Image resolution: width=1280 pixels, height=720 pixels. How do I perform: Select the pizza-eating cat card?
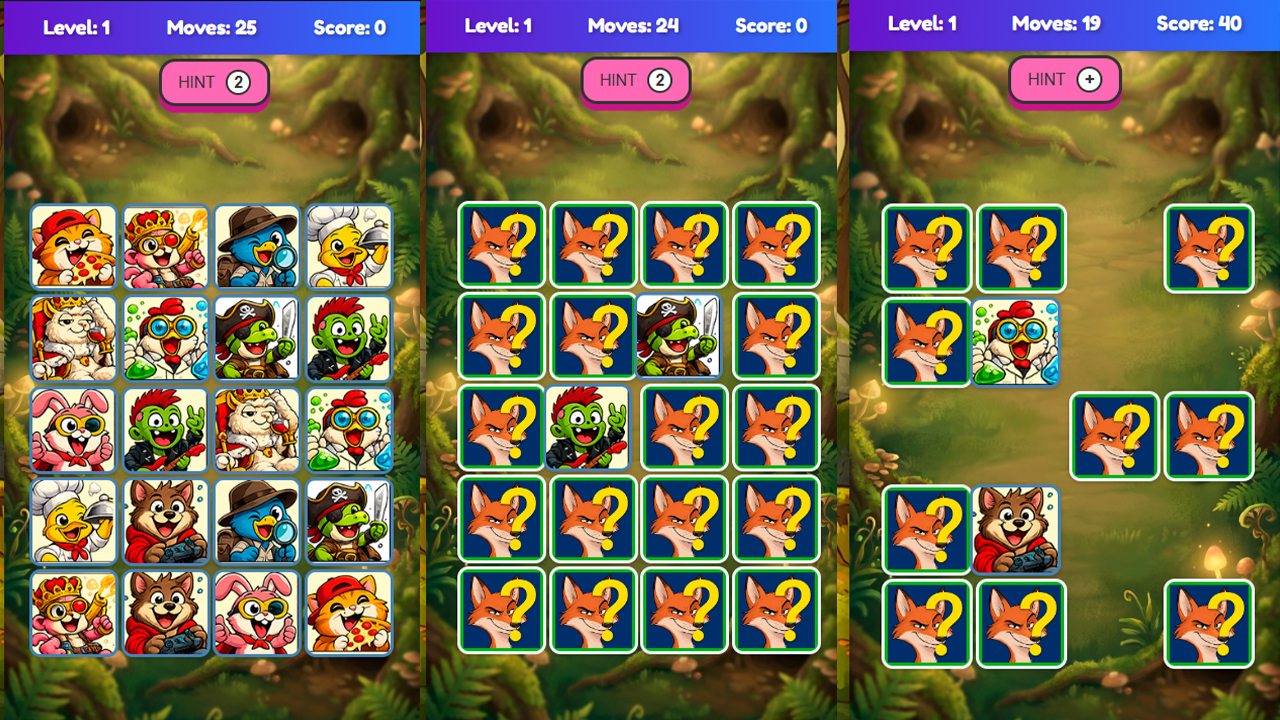click(74, 246)
